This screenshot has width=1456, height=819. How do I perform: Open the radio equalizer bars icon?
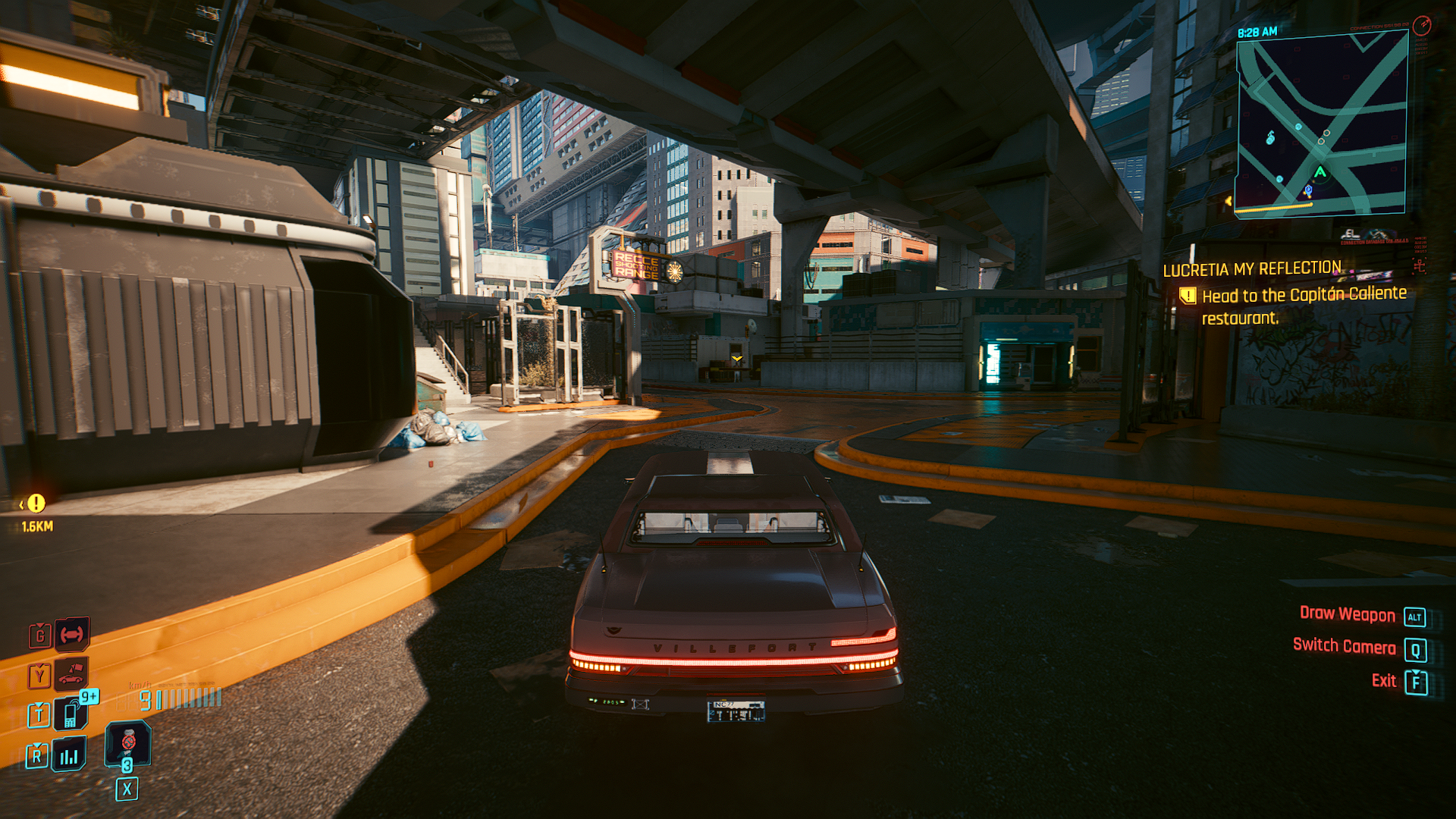69,755
